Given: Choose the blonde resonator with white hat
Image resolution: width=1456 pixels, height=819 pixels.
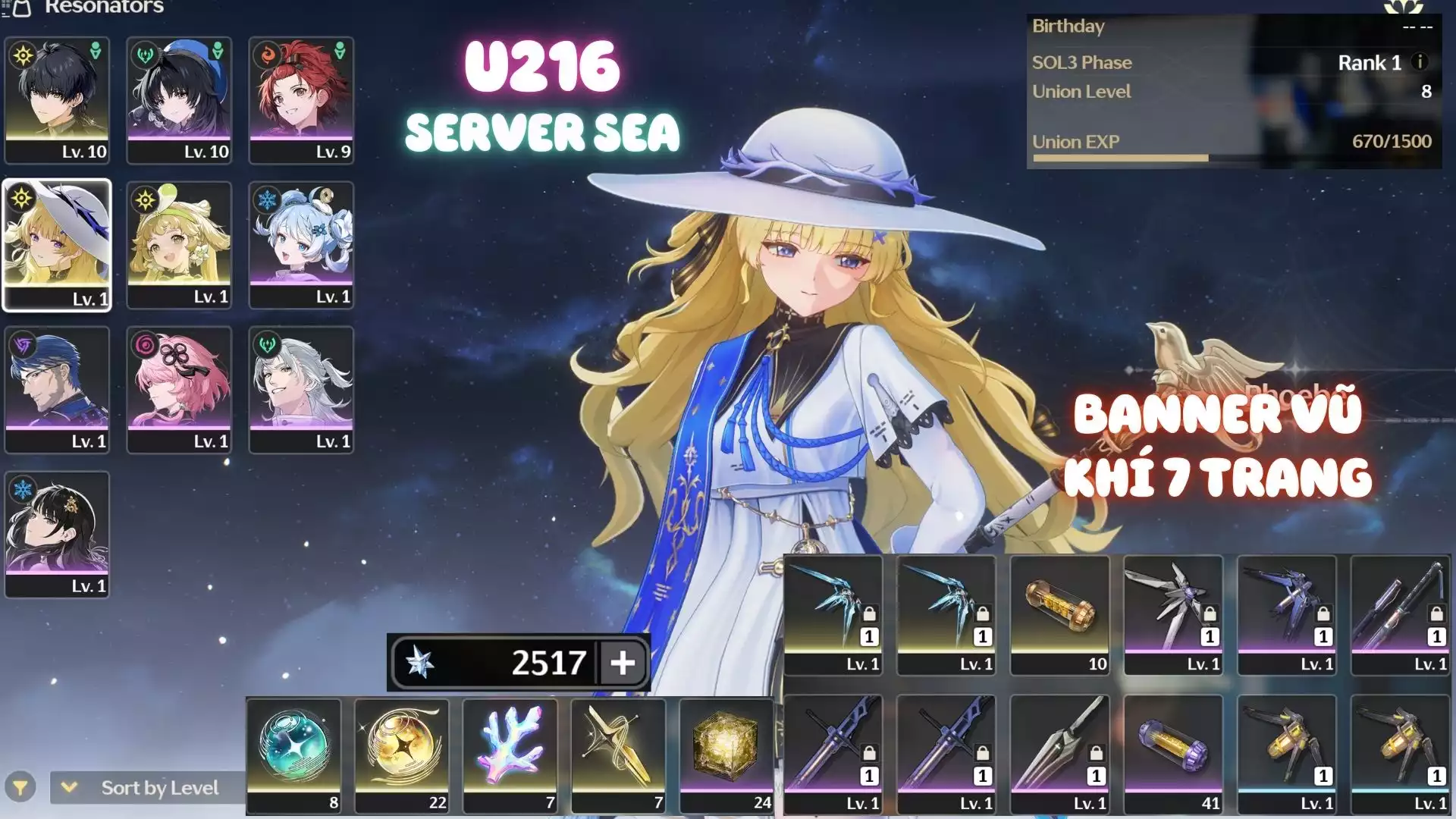Looking at the screenshot, I should (57, 245).
